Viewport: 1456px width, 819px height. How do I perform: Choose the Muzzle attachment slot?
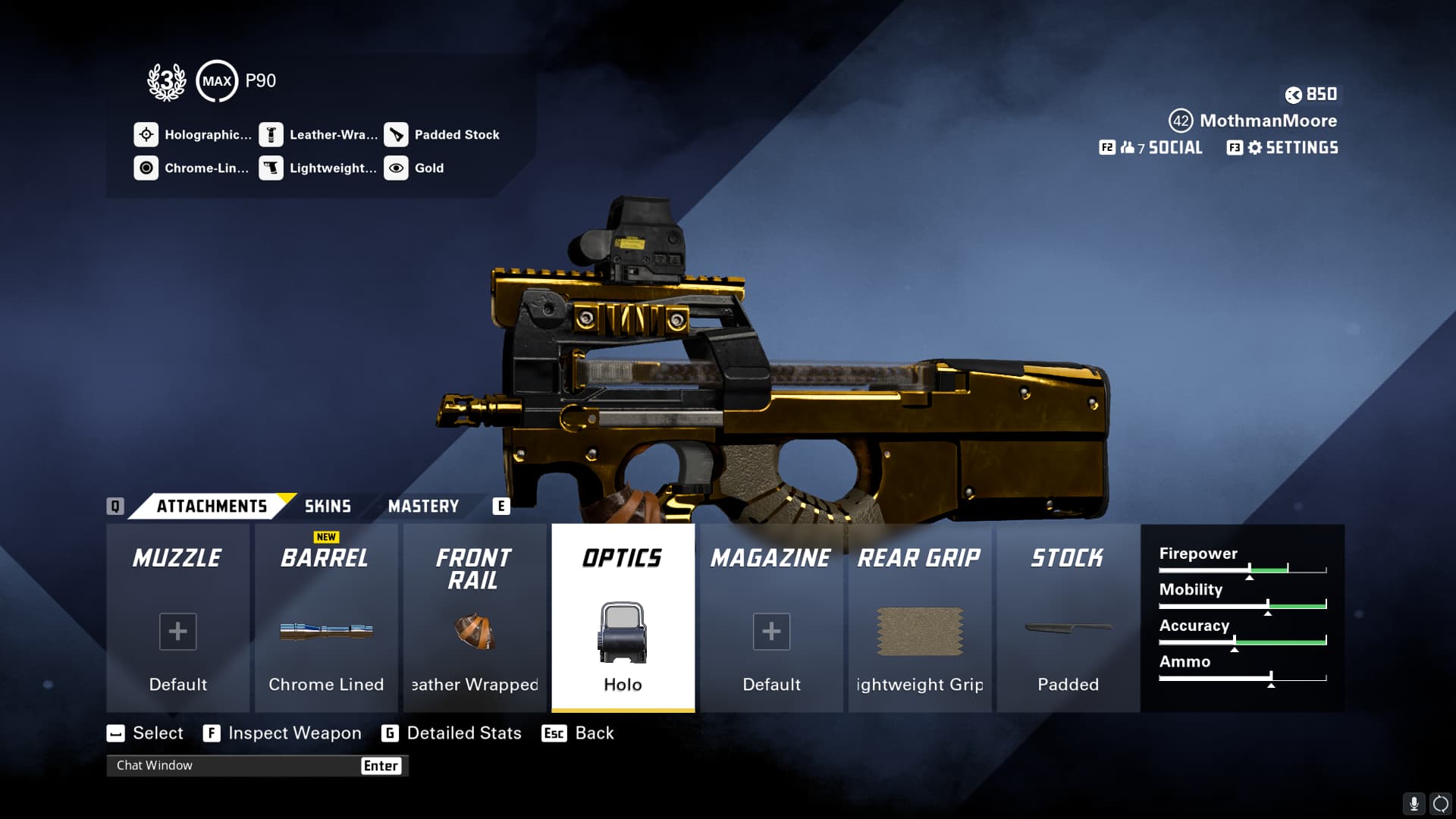coord(177,618)
